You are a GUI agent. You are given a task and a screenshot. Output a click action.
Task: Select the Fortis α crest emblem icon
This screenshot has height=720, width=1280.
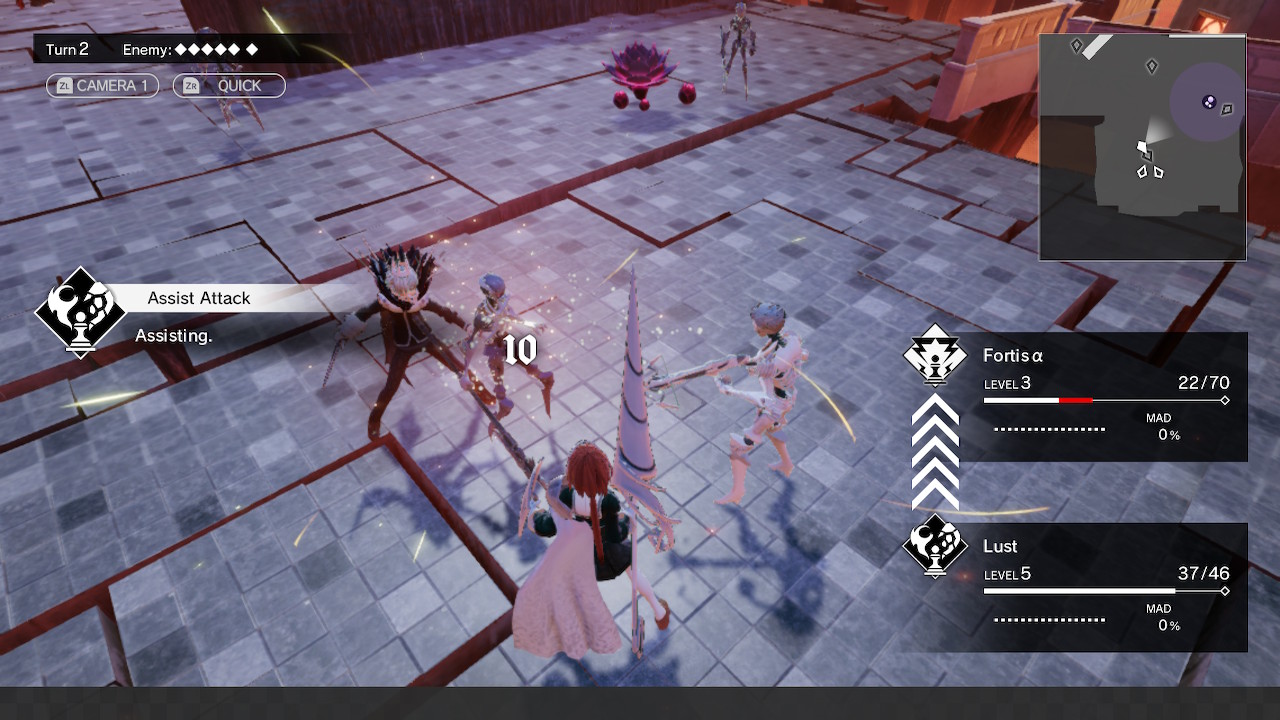point(934,358)
